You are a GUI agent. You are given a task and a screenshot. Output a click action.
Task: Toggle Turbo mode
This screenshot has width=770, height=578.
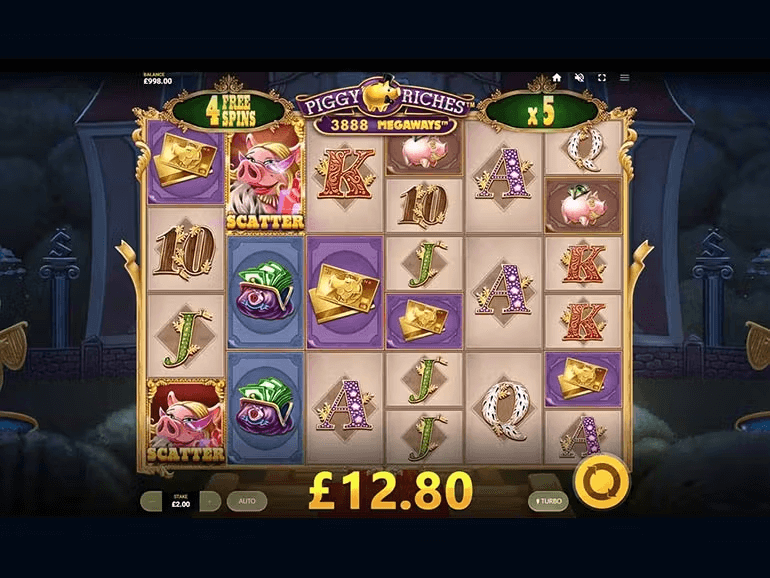click(548, 501)
